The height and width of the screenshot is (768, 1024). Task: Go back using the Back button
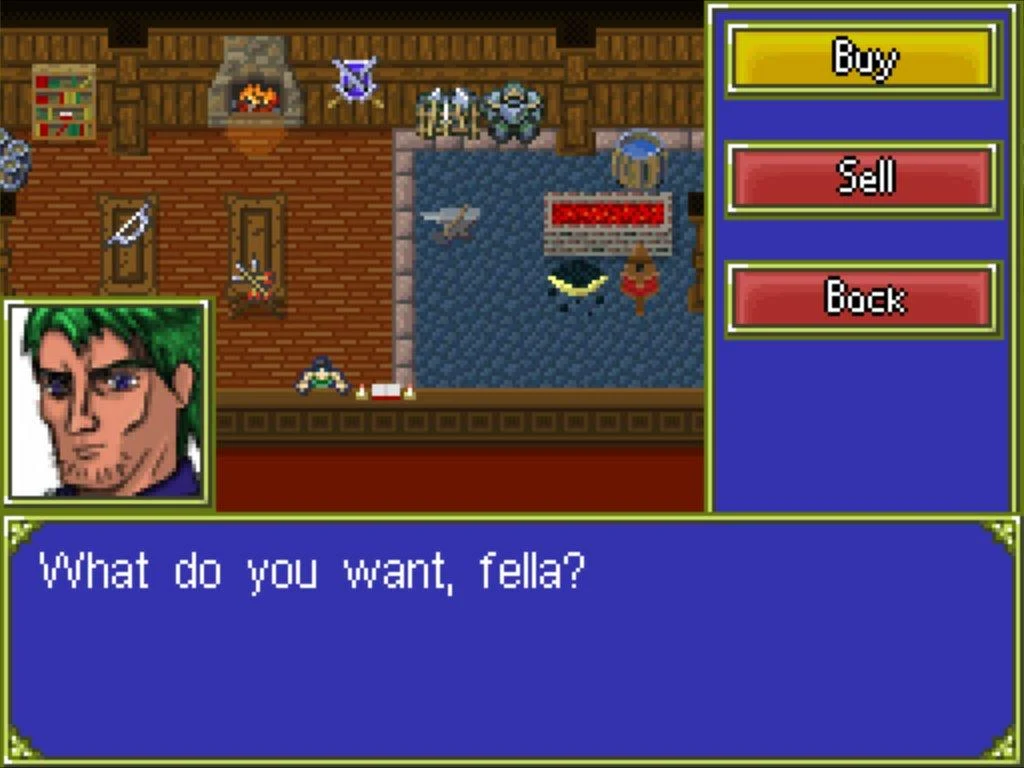pos(863,298)
